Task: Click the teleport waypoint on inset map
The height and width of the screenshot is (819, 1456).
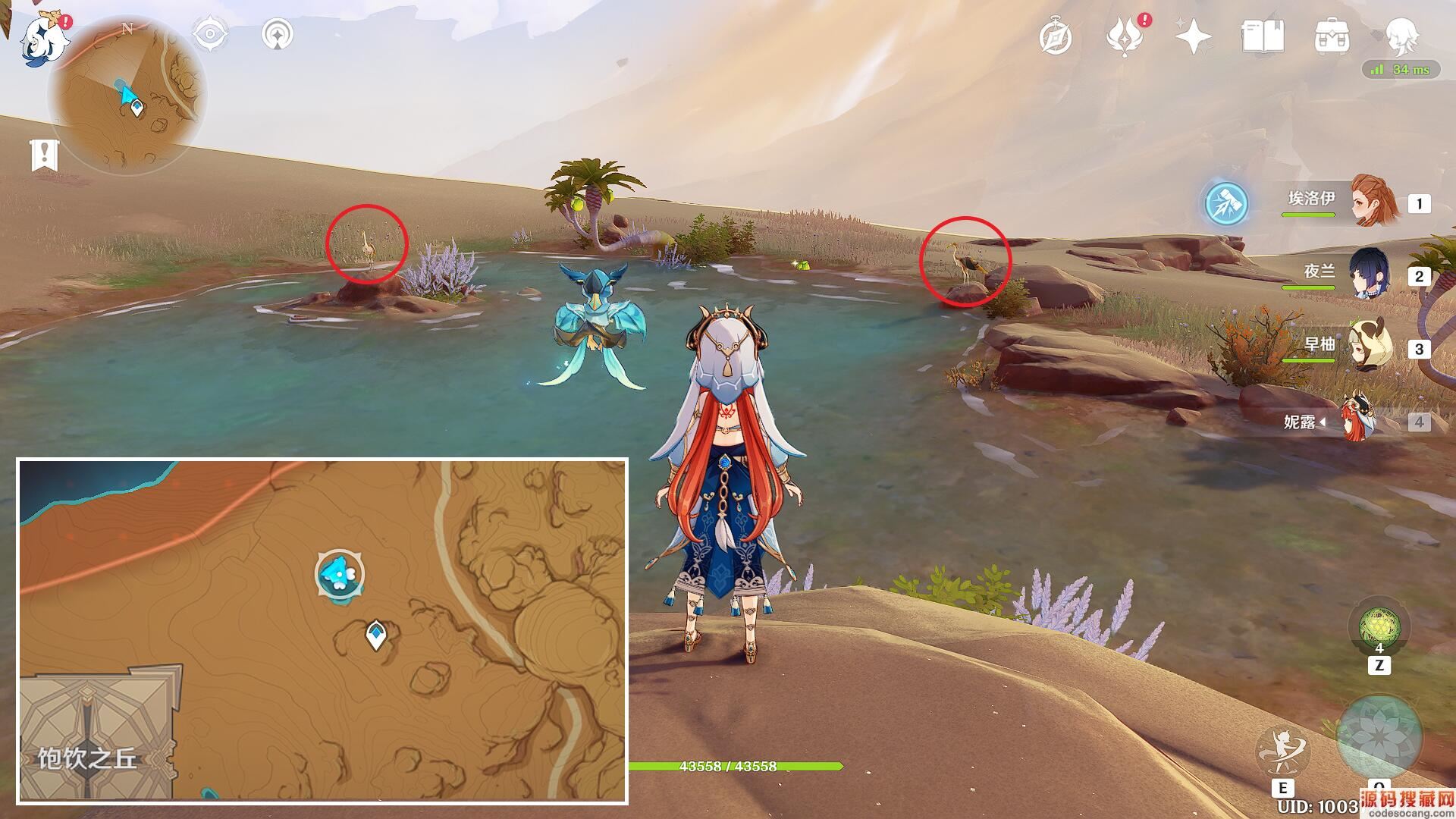Action: (x=375, y=635)
